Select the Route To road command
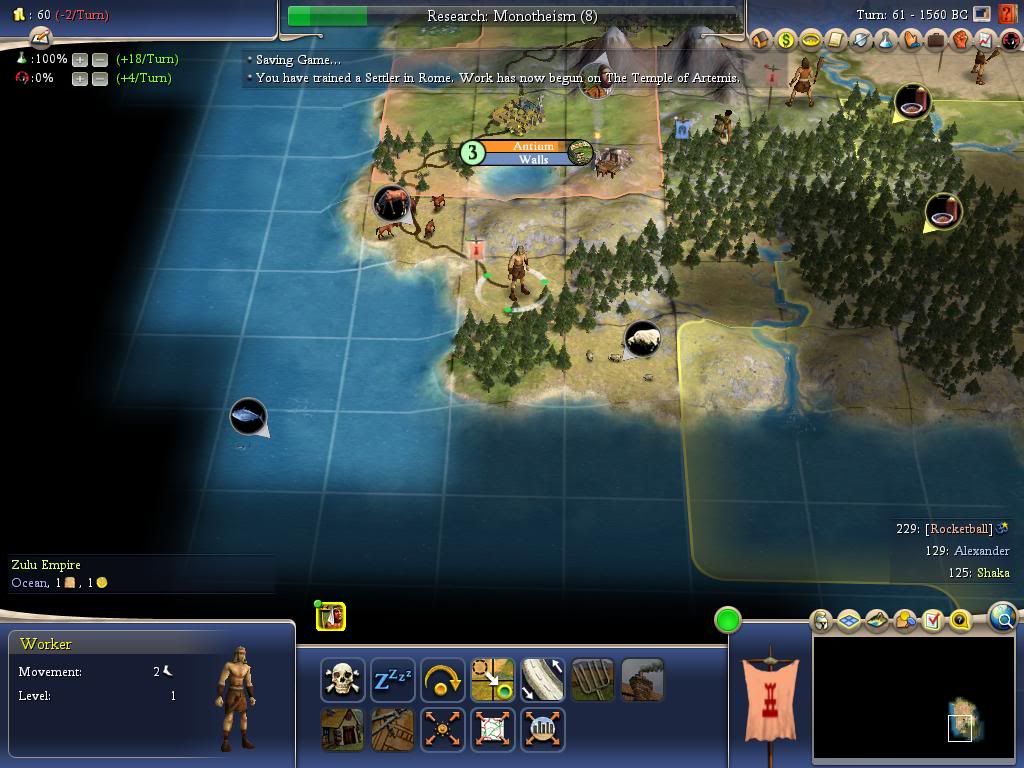 click(543, 680)
